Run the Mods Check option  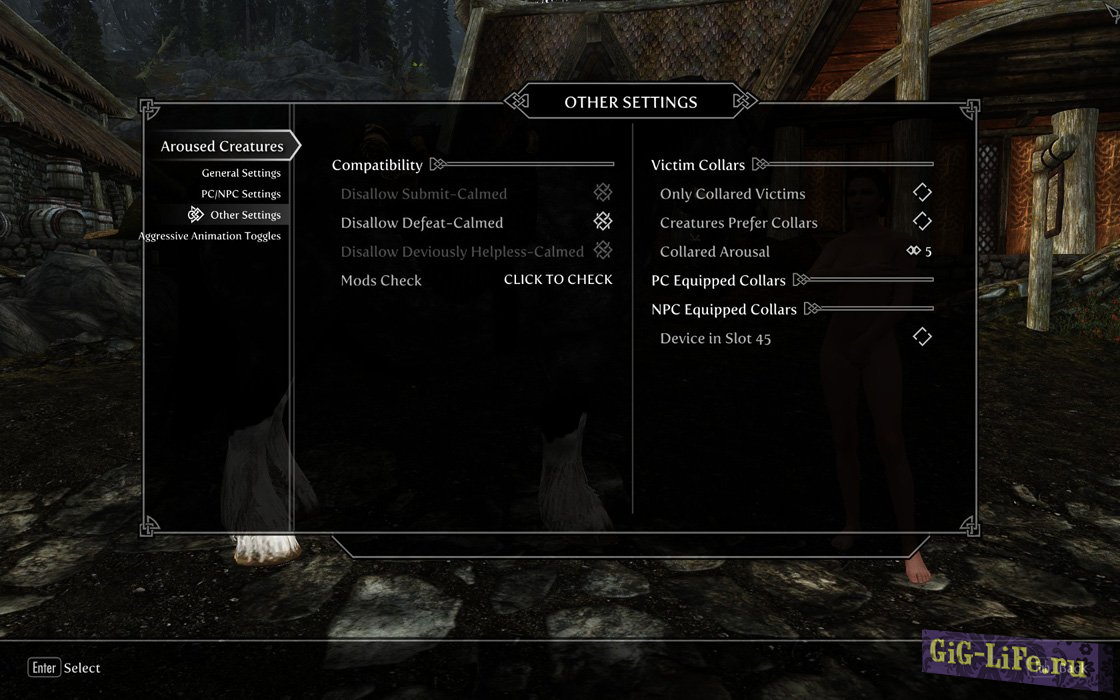click(x=558, y=280)
